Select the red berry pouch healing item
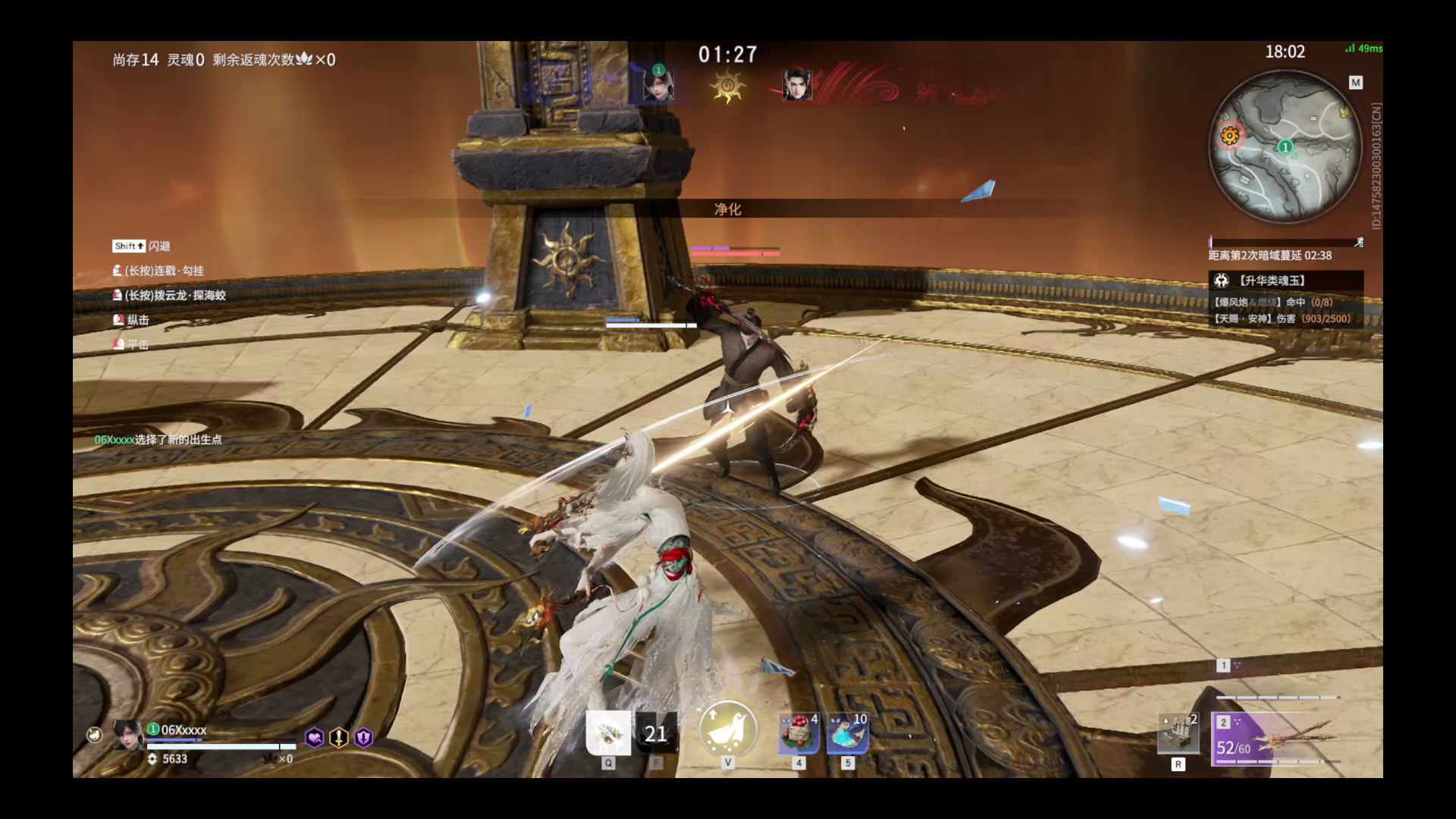Screen dimensions: 1456x819 click(x=799, y=734)
